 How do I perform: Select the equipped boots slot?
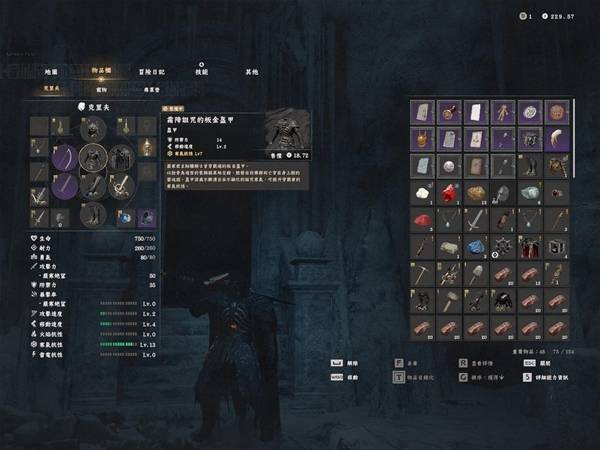93,214
